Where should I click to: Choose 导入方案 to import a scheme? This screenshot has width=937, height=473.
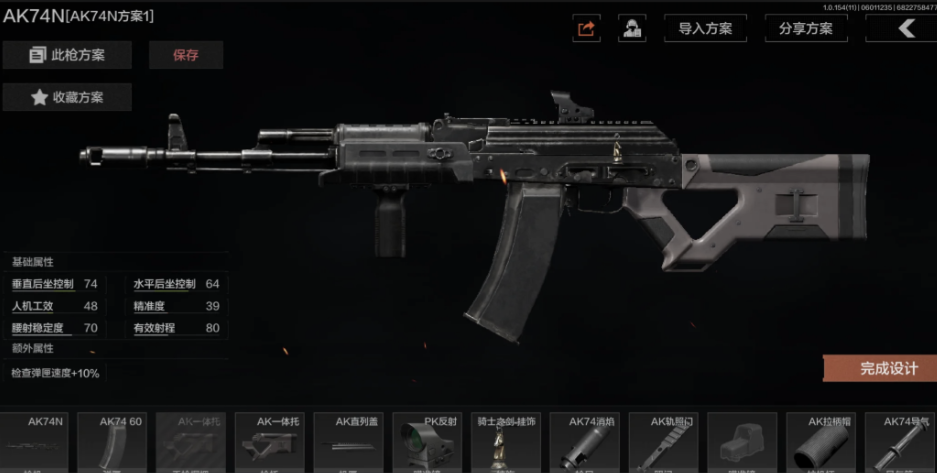point(705,29)
